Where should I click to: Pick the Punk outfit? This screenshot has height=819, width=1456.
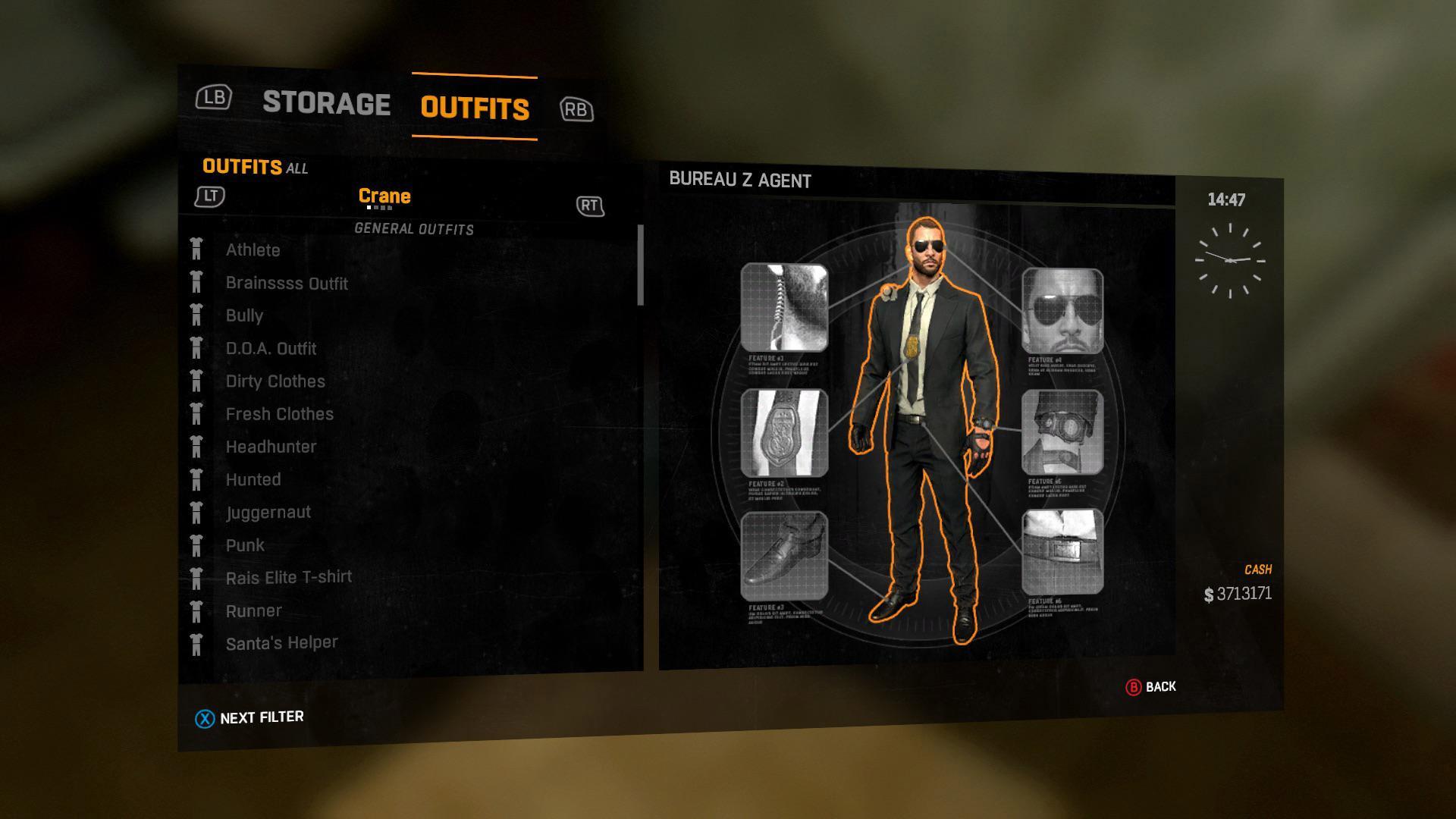(245, 545)
